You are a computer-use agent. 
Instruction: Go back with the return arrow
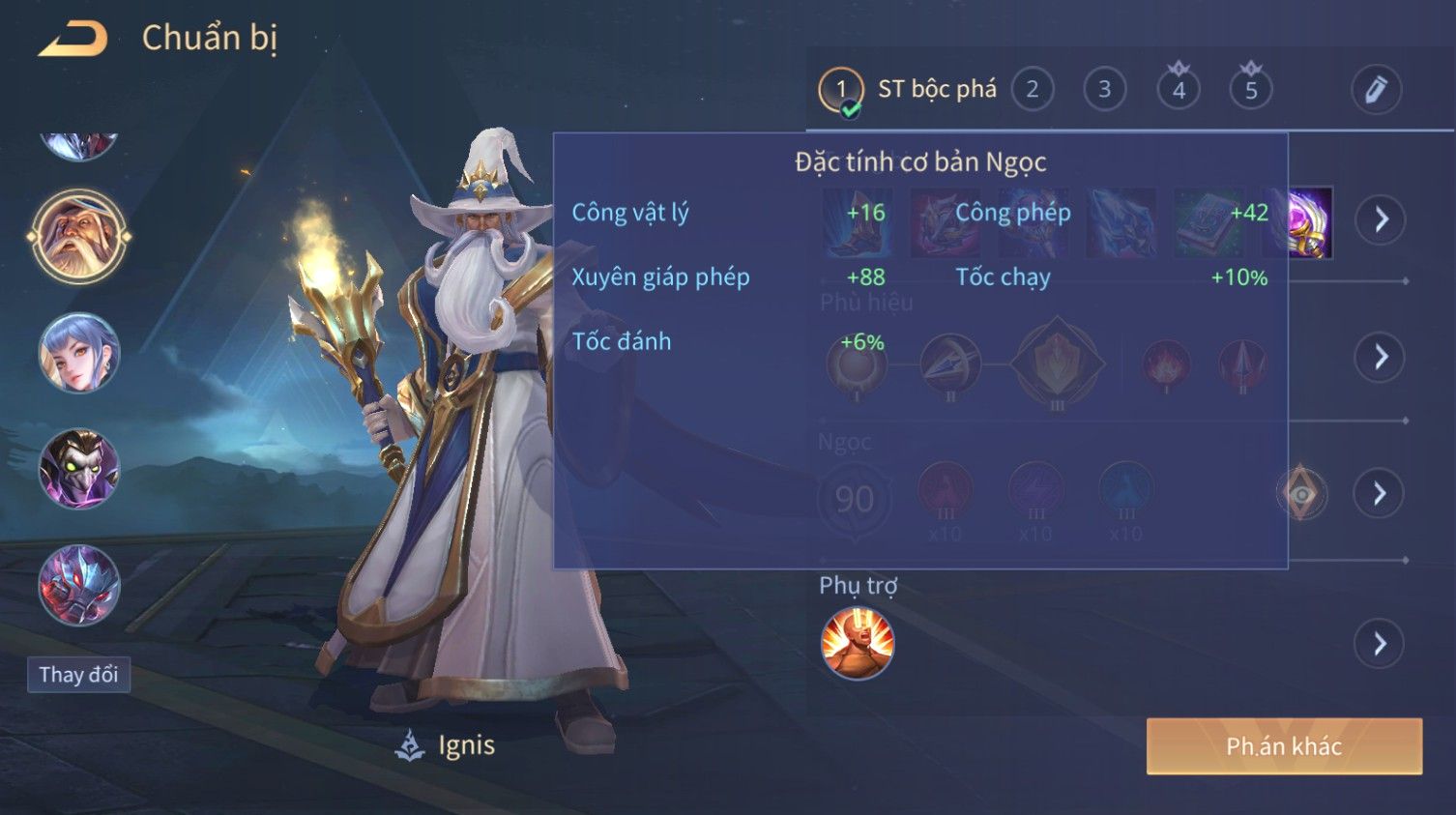tap(73, 39)
